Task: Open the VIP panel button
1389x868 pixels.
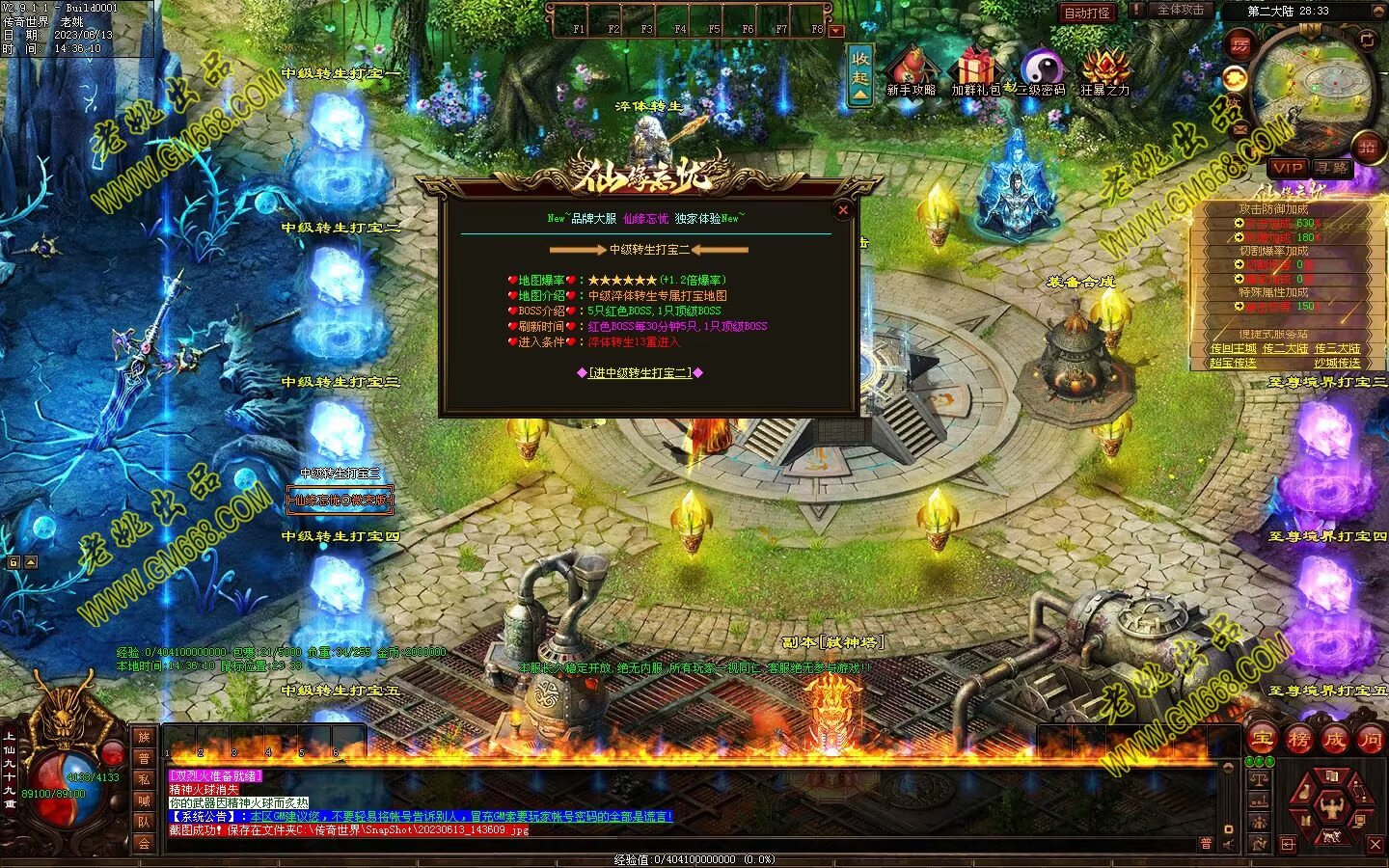Action: pos(1287,168)
